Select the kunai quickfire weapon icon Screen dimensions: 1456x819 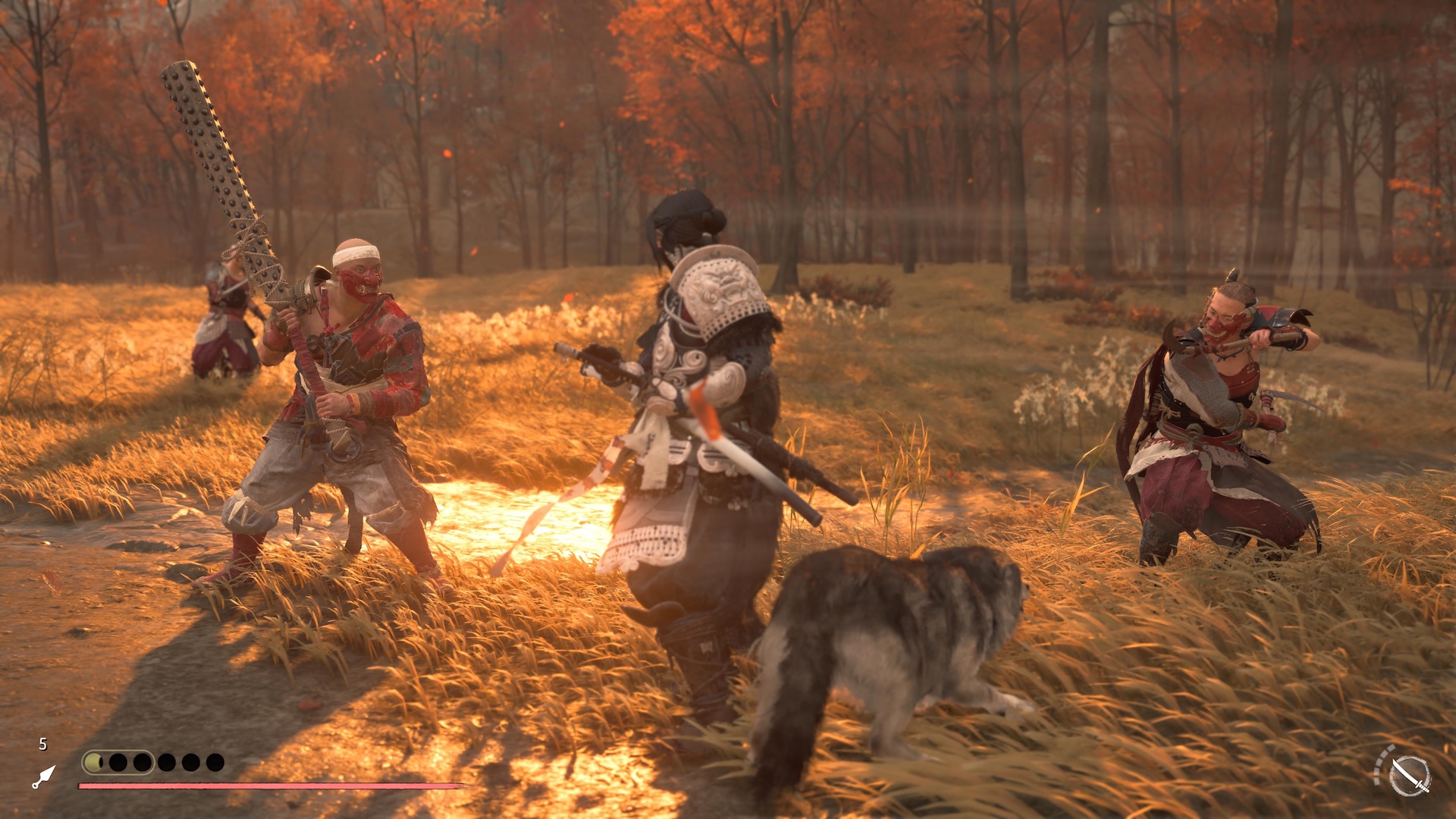(44, 777)
